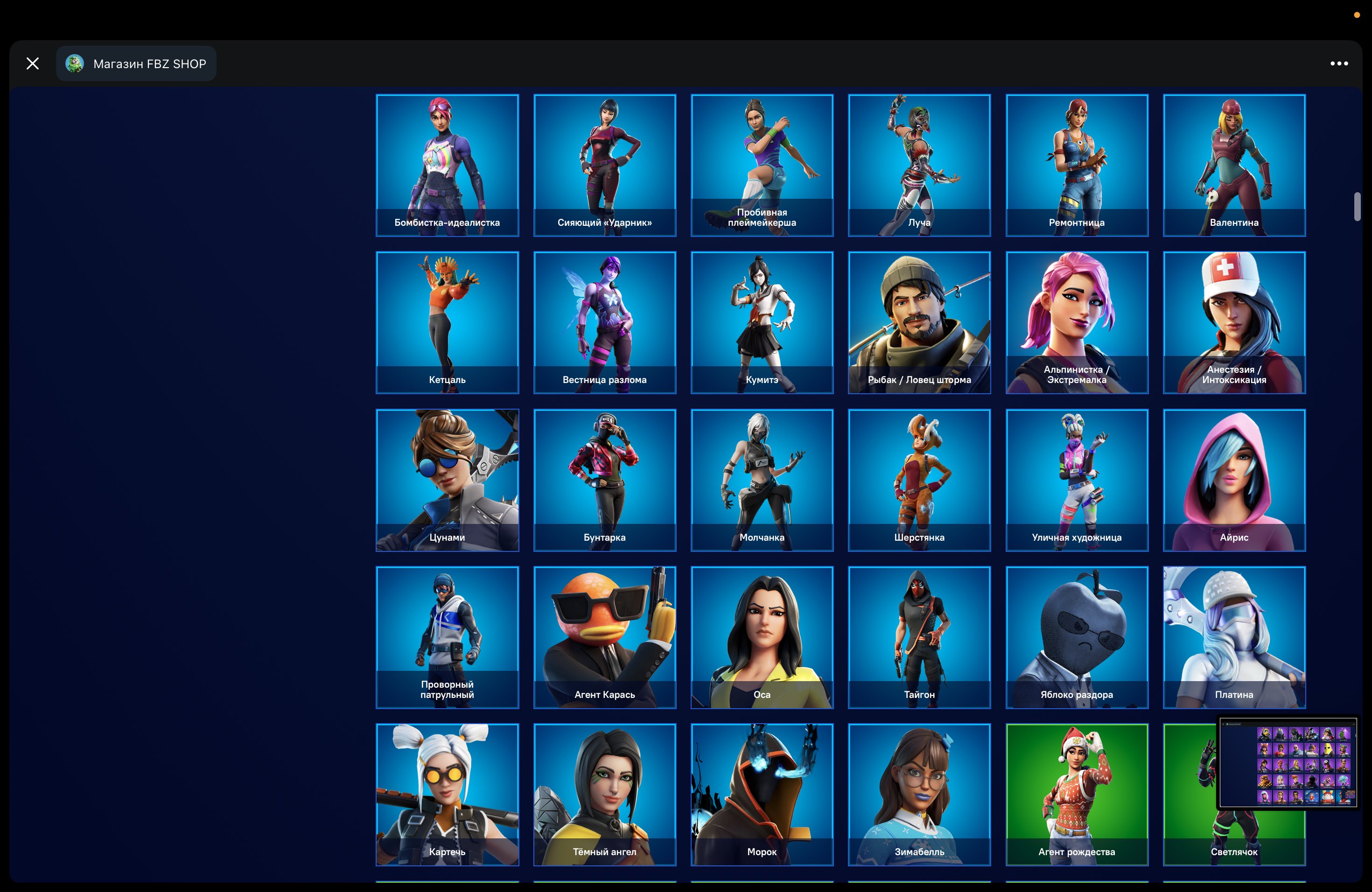Click the Цунами skin thumbnail
This screenshot has height=892, width=1372.
point(448,480)
